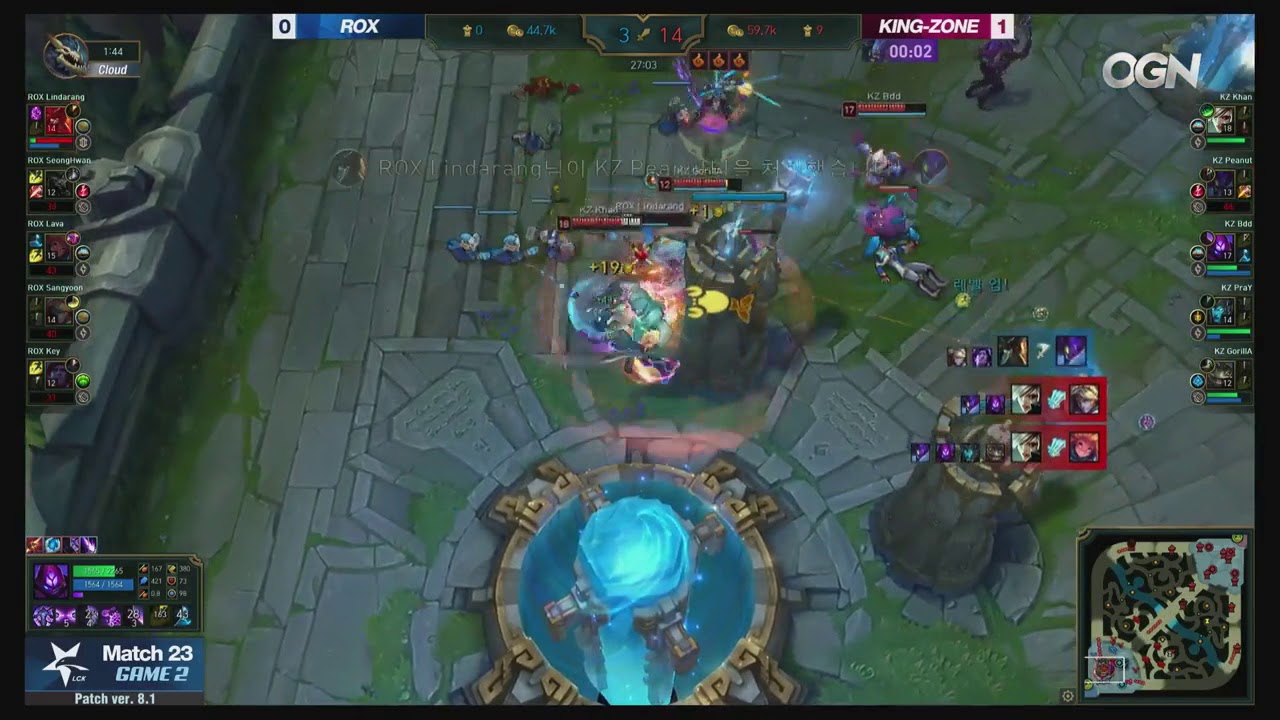Click the first inventory item of the selected player

pyautogui.click(x=45, y=617)
